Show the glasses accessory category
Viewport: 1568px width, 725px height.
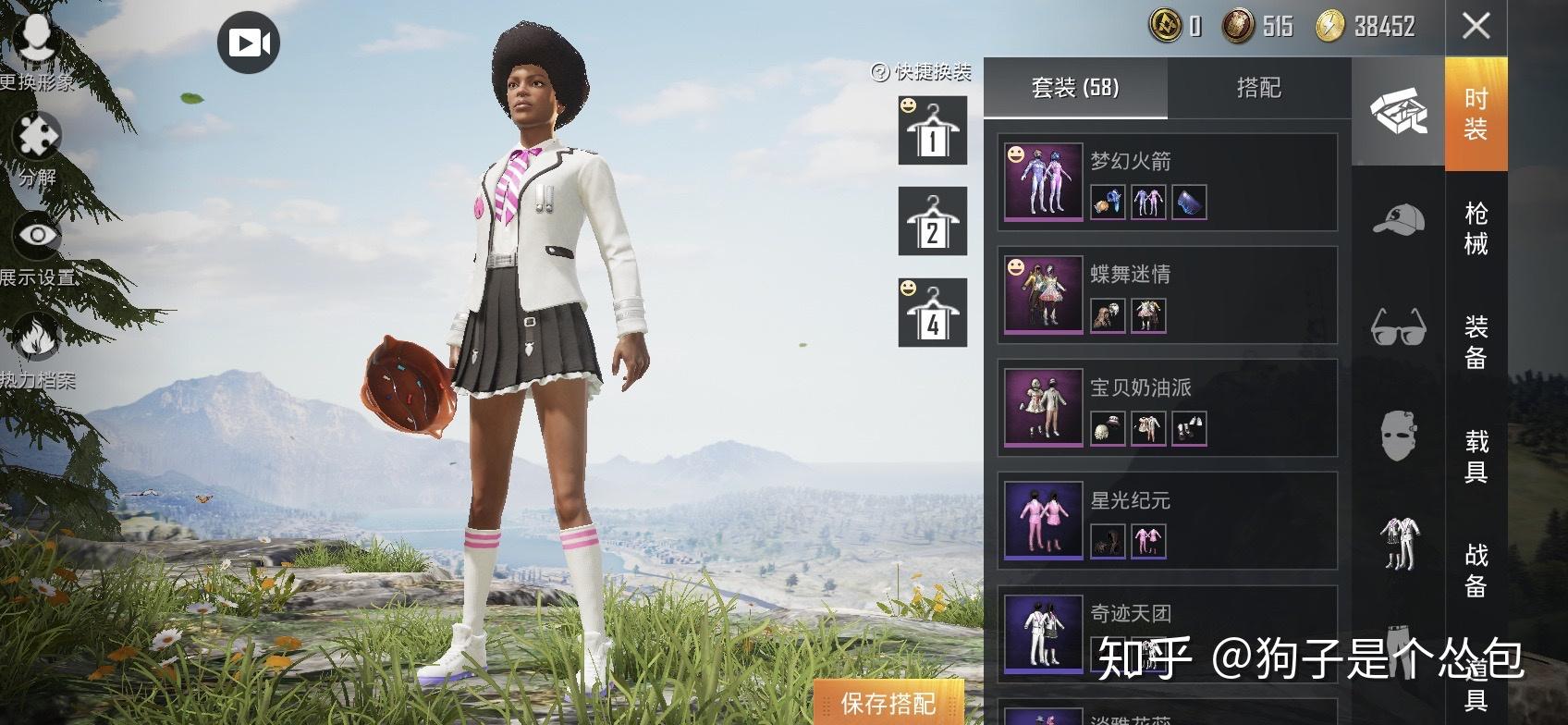[x=1398, y=326]
